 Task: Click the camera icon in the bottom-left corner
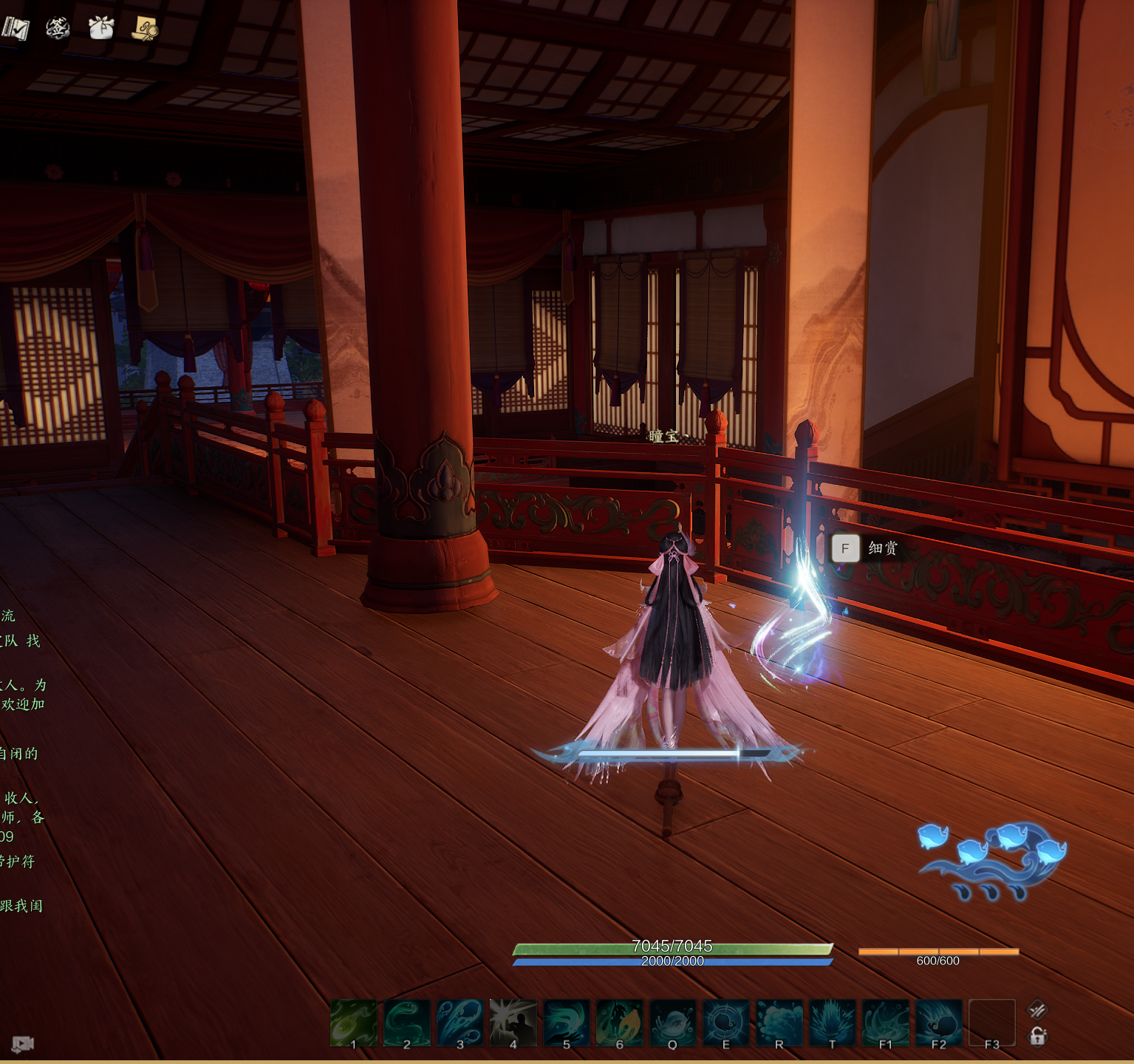22,1044
